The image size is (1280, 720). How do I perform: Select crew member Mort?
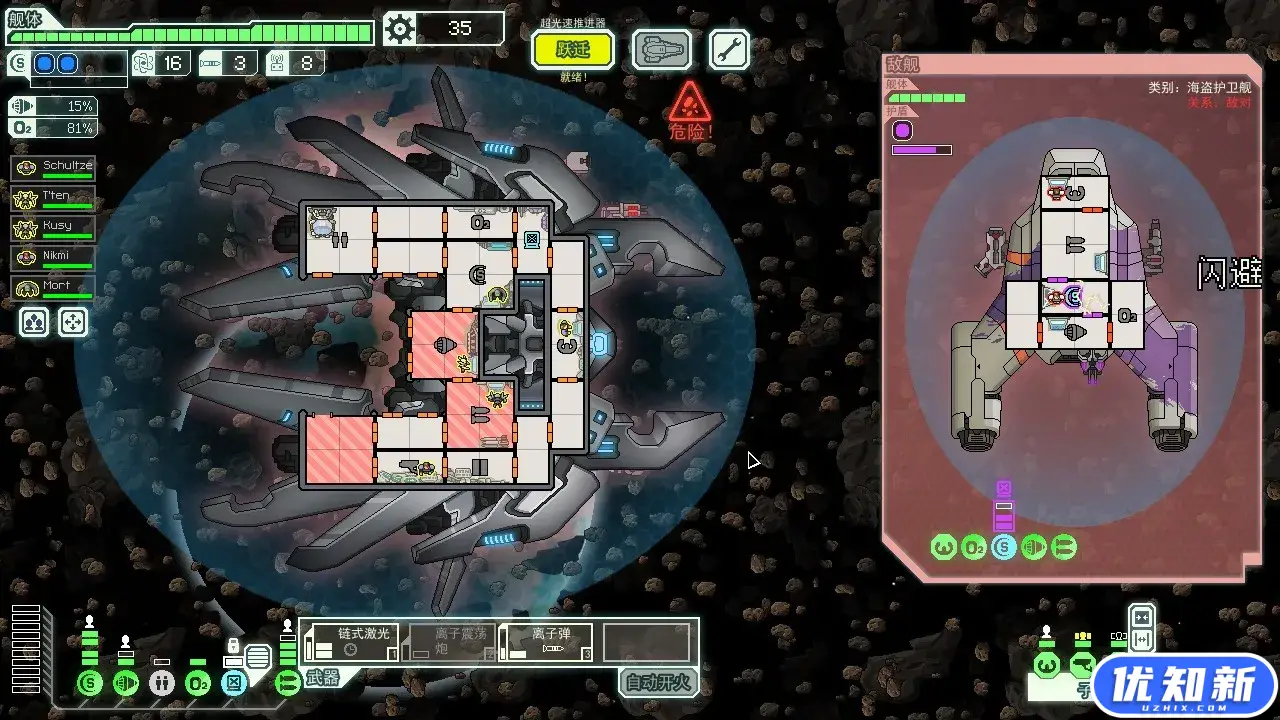click(x=54, y=289)
